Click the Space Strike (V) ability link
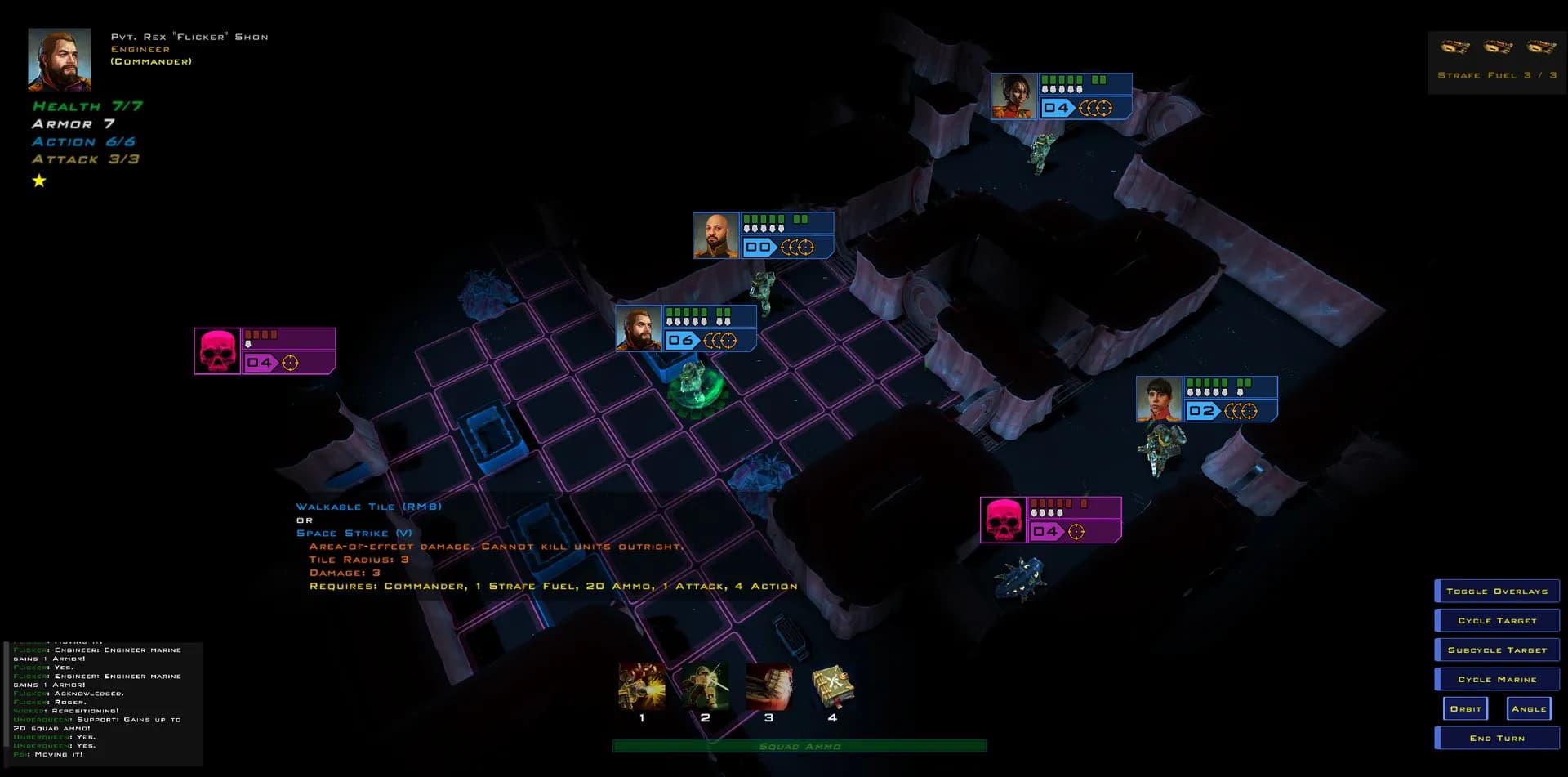1568x777 pixels. tap(354, 532)
